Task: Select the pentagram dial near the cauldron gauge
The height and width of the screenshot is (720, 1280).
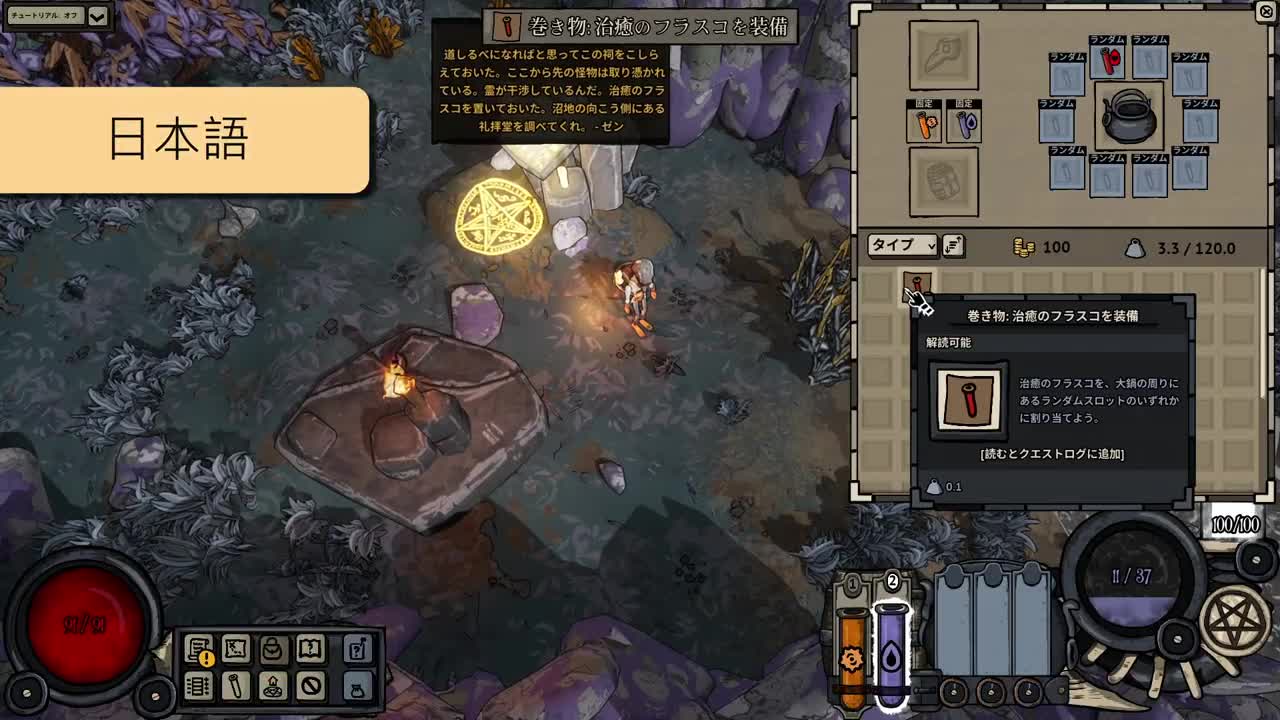Action: 1234,619
